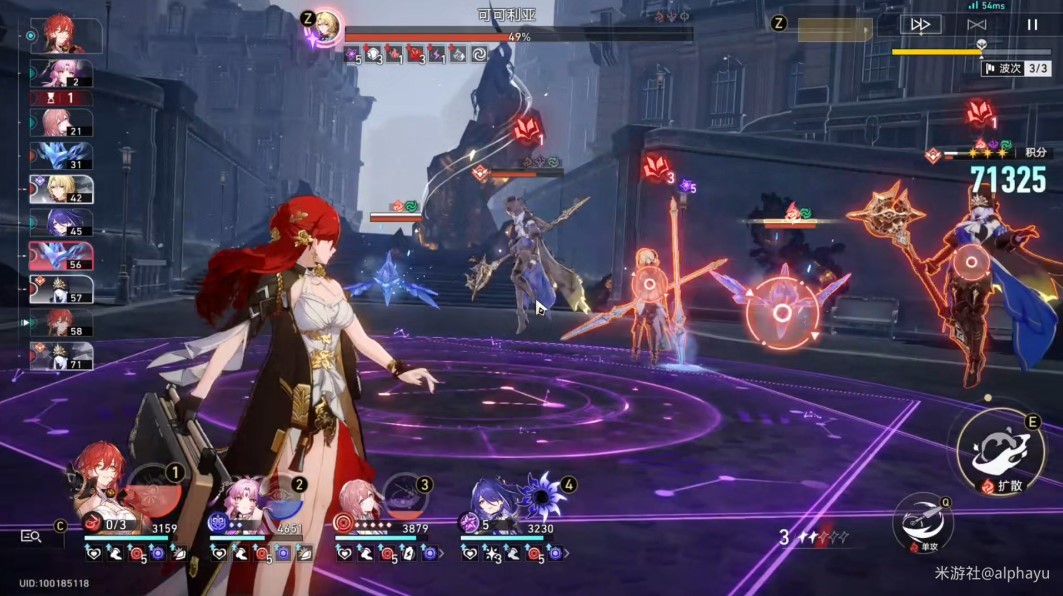Select the top turn-order portrait
This screenshot has height=596, width=1063.
pos(67,36)
